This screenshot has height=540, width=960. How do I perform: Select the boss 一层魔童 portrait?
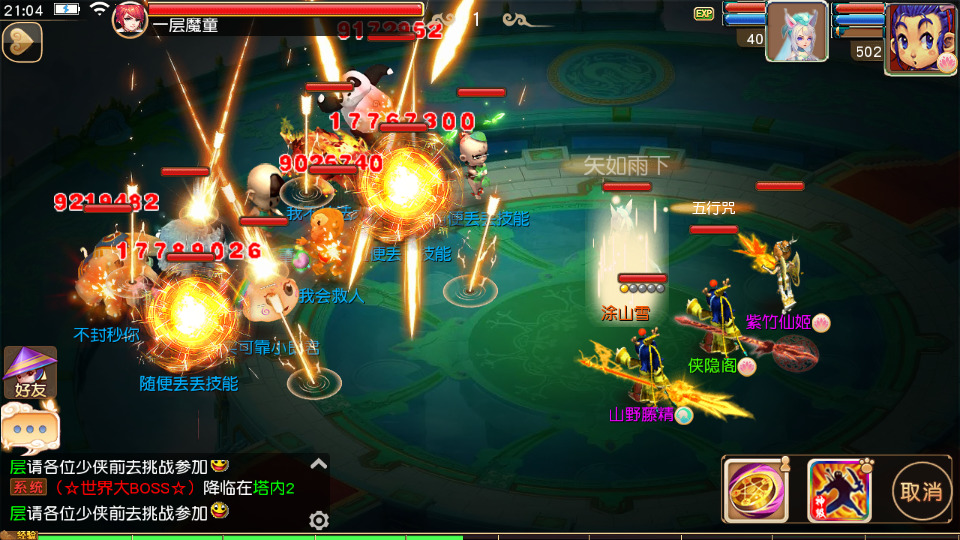click(130, 19)
